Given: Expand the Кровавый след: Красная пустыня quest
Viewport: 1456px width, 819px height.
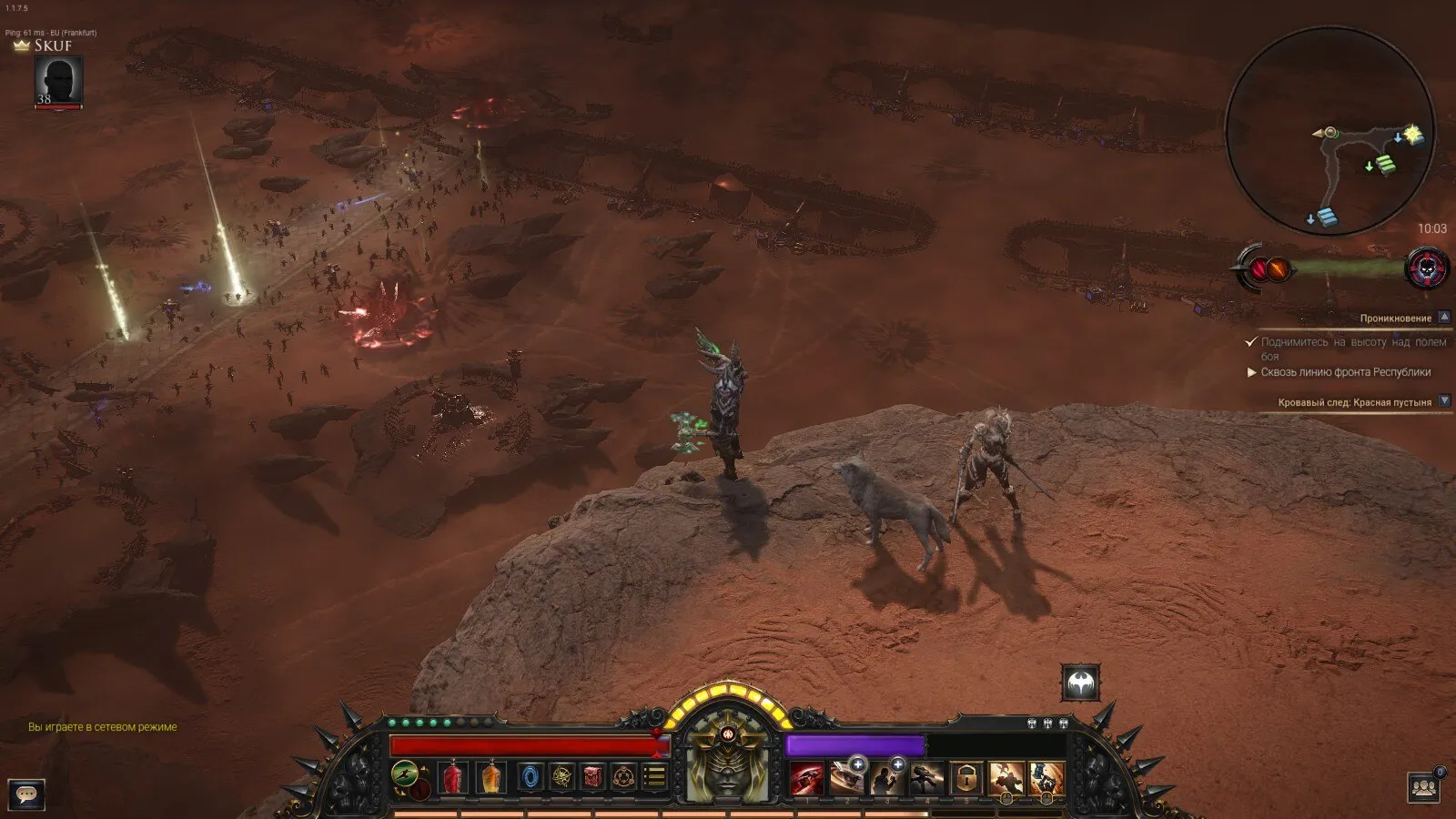Looking at the screenshot, I should pyautogui.click(x=1444, y=401).
